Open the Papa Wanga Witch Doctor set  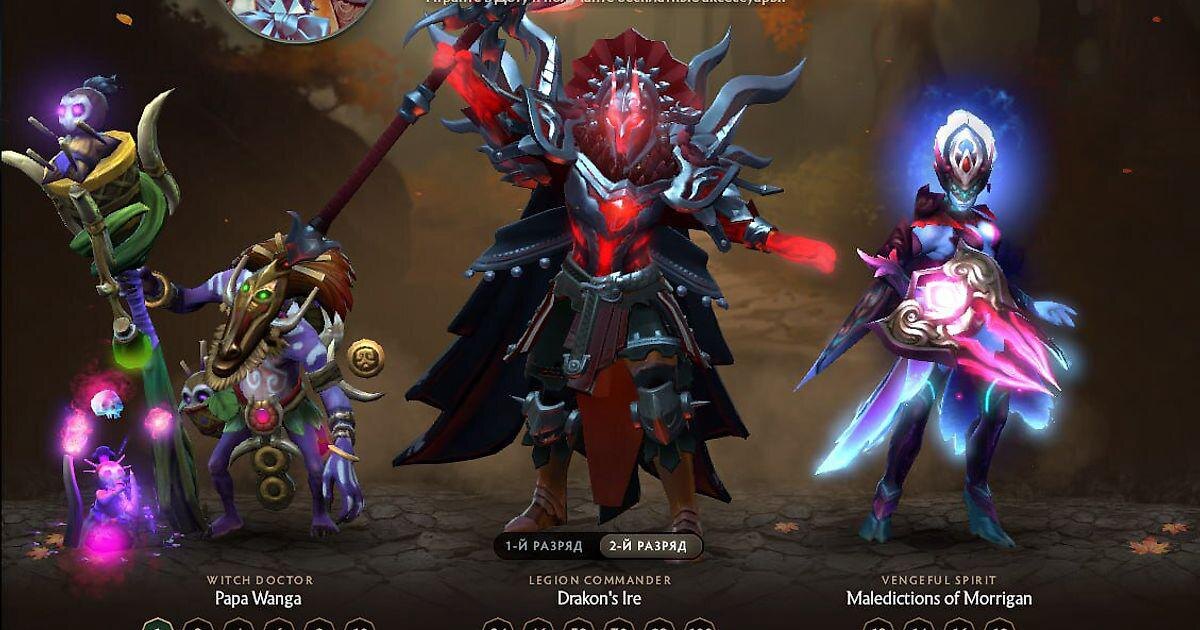click(x=259, y=599)
